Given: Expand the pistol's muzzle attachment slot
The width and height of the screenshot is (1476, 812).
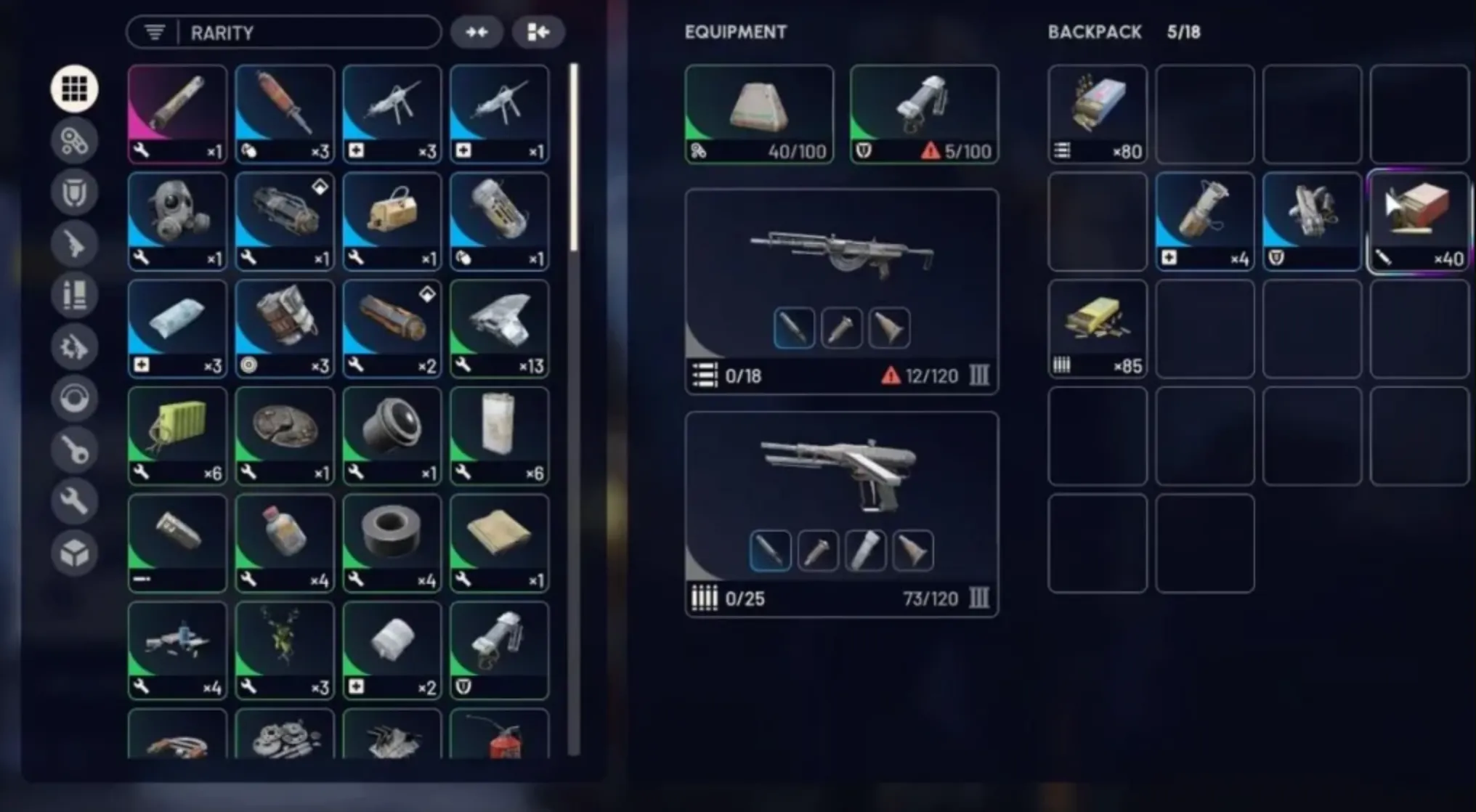Looking at the screenshot, I should [914, 550].
